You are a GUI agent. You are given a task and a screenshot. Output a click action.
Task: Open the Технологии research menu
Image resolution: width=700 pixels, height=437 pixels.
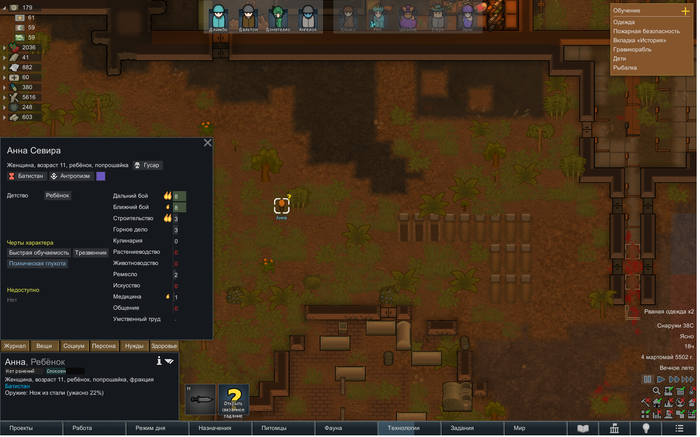(400, 428)
